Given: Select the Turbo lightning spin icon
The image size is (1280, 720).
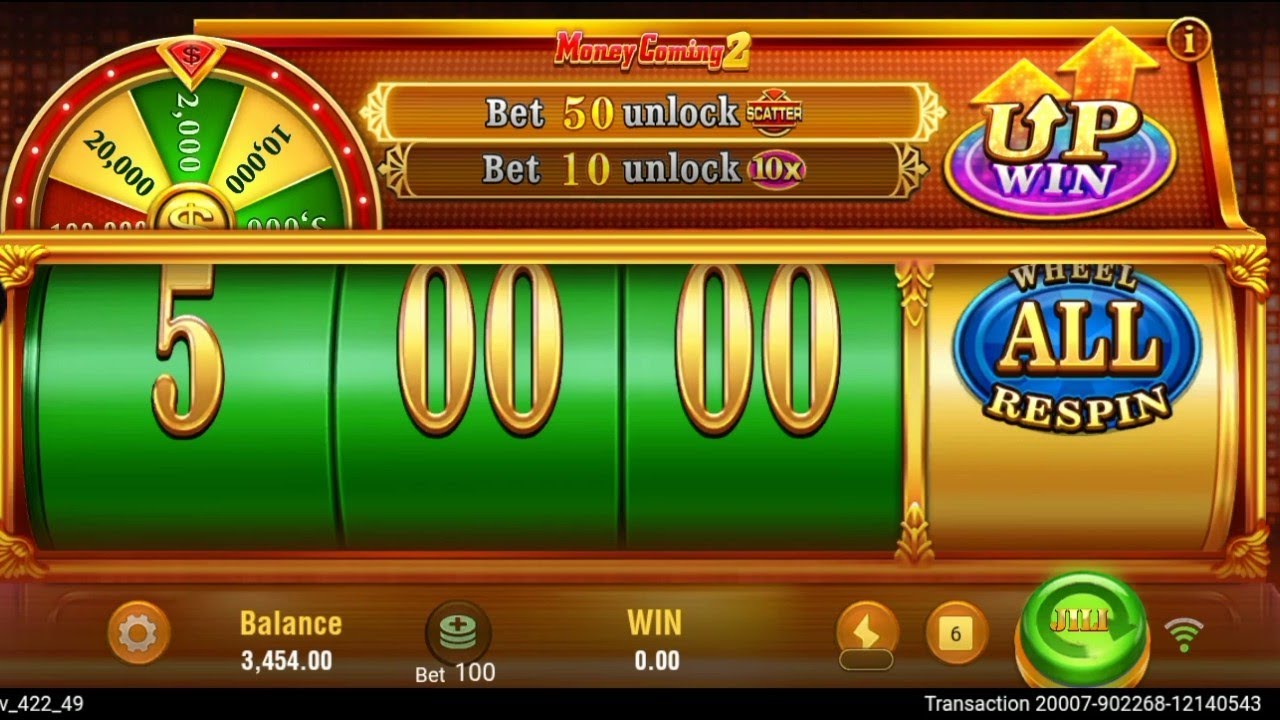Looking at the screenshot, I should click(x=868, y=632).
